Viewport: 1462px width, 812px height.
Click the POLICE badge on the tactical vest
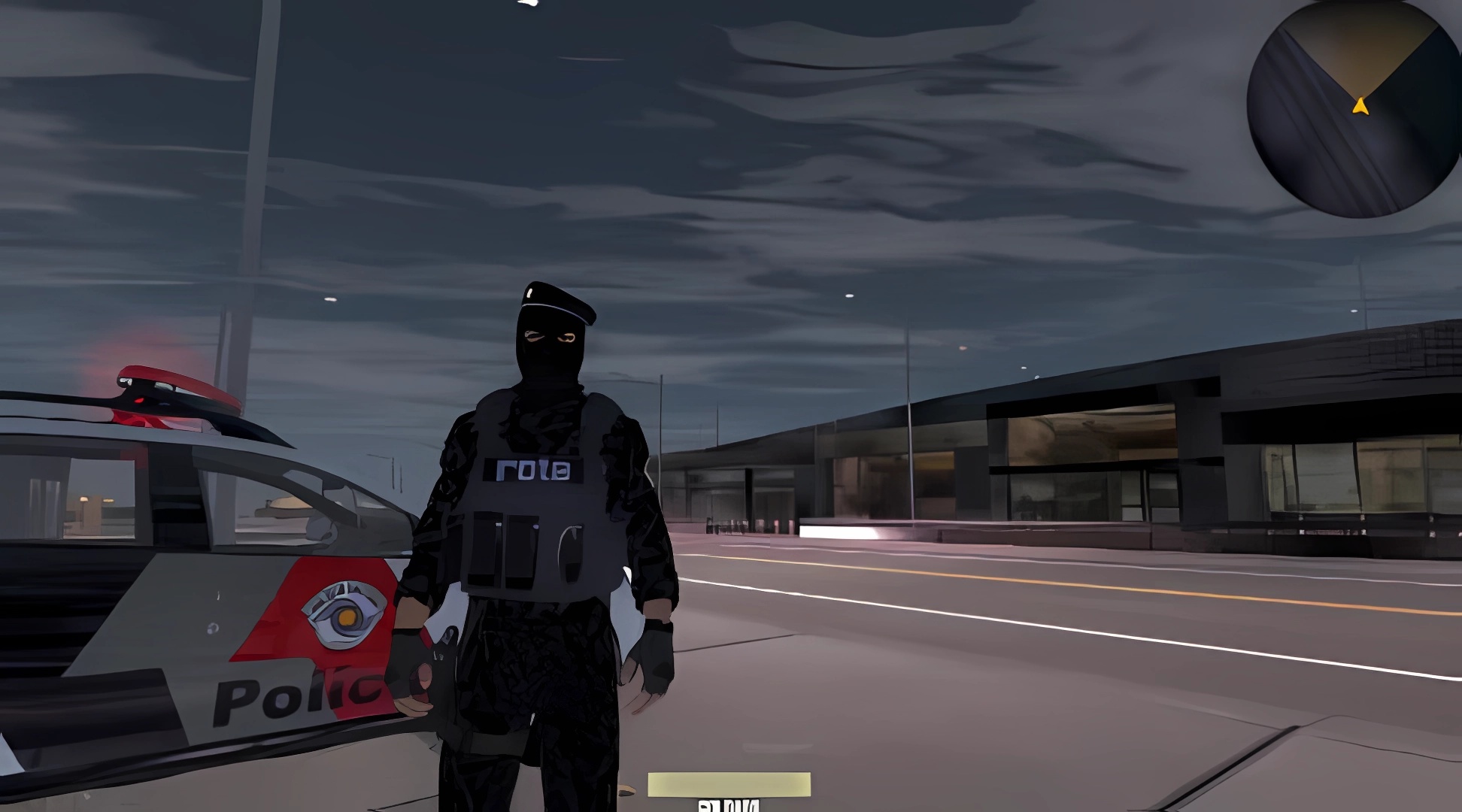535,470
